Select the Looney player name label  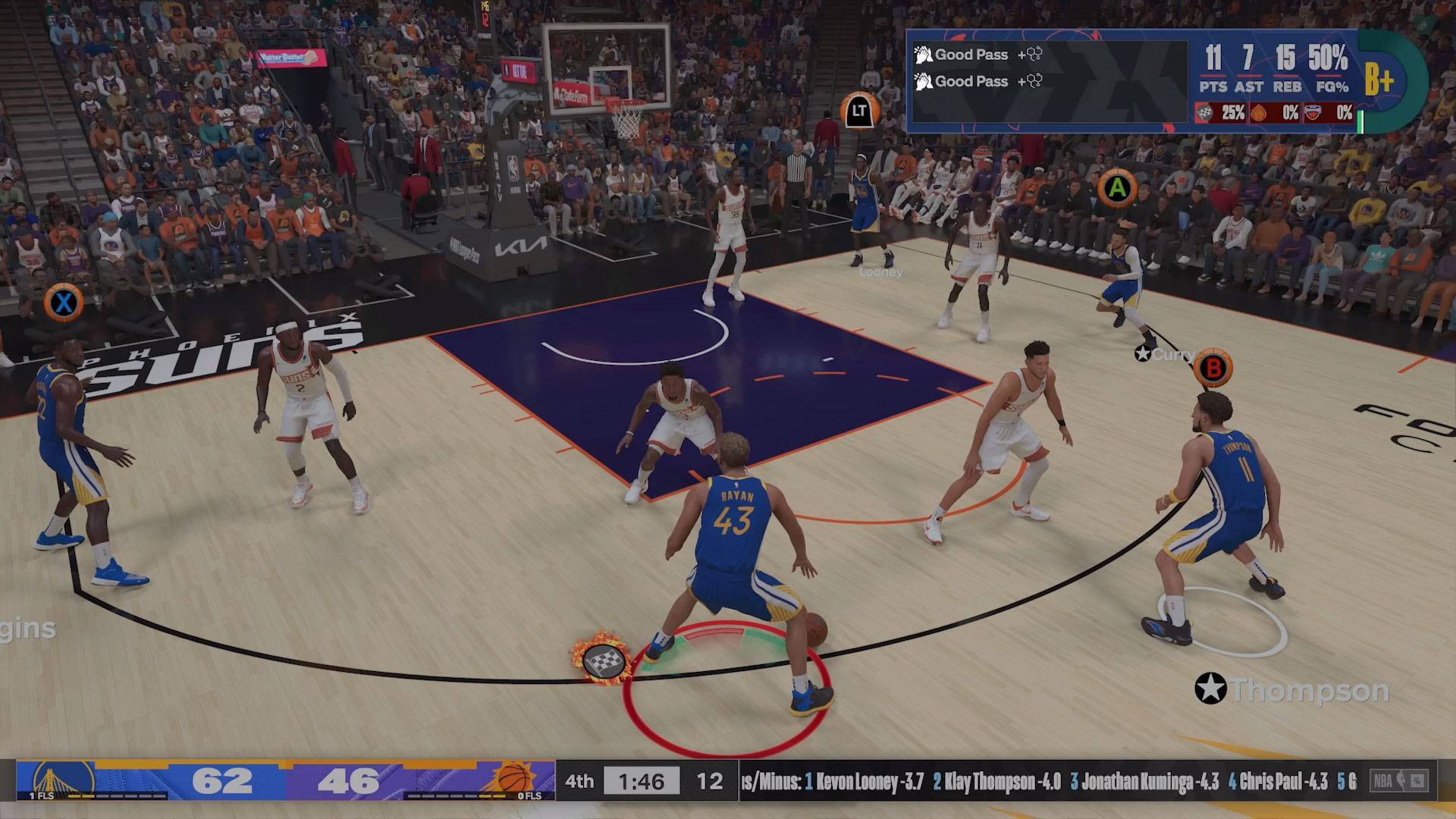pyautogui.click(x=881, y=271)
